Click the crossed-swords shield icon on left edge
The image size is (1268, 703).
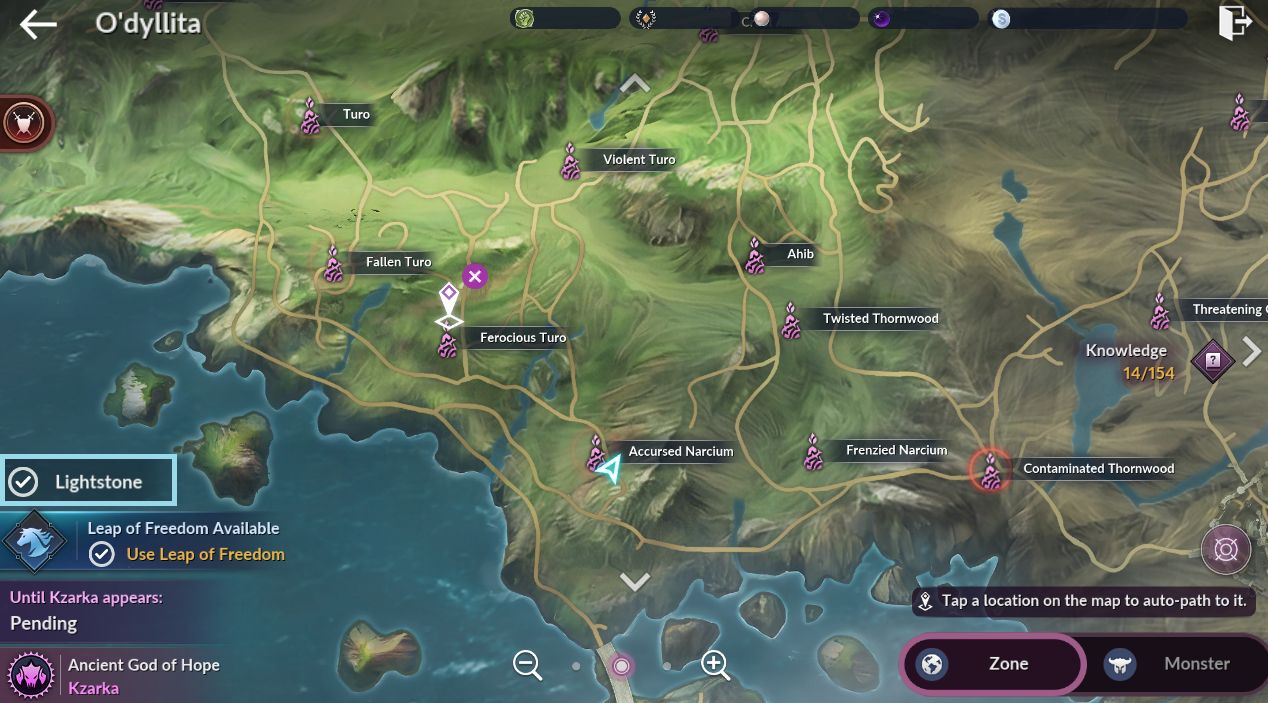pyautogui.click(x=20, y=122)
